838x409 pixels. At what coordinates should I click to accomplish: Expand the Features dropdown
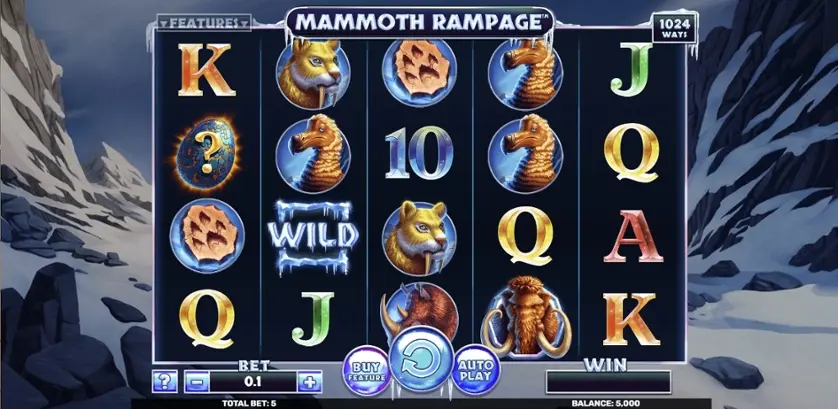205,21
